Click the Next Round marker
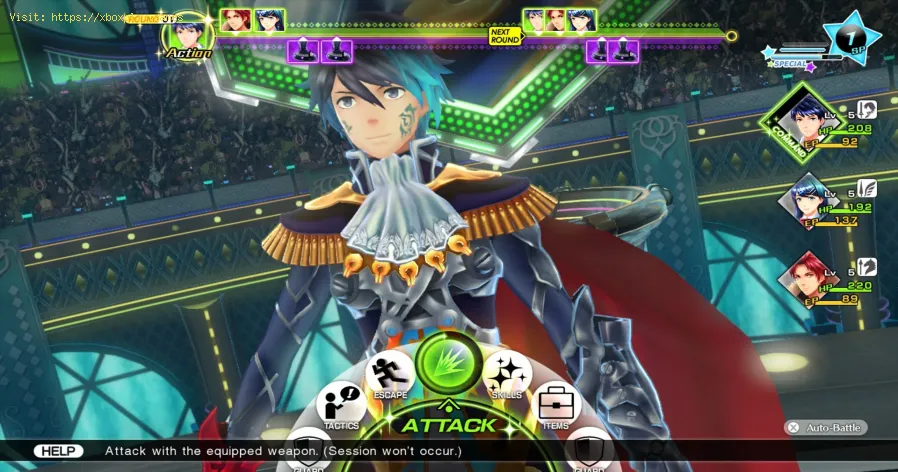The height and width of the screenshot is (472, 898). [503, 35]
